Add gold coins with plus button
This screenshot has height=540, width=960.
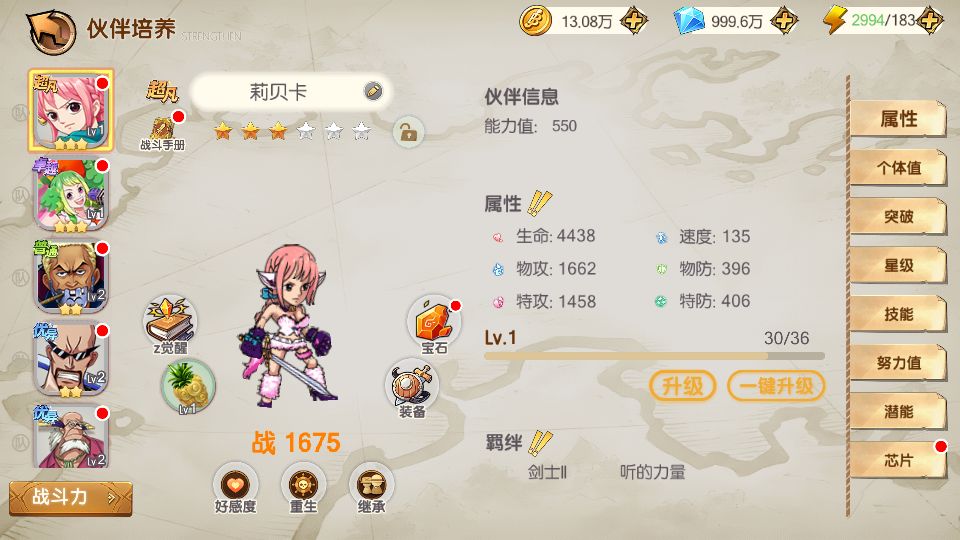coord(633,20)
